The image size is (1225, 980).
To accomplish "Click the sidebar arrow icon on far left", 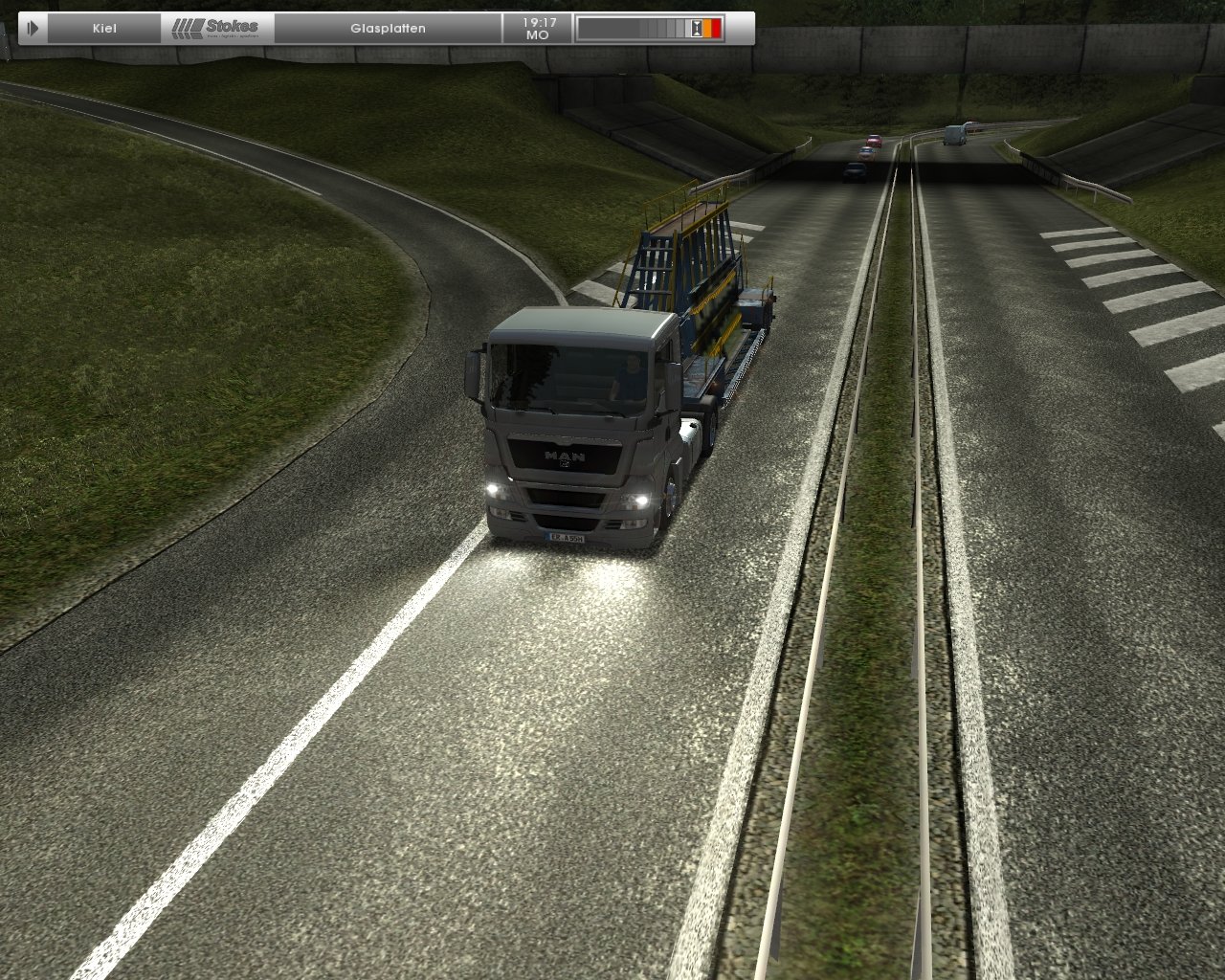I will [x=34, y=27].
